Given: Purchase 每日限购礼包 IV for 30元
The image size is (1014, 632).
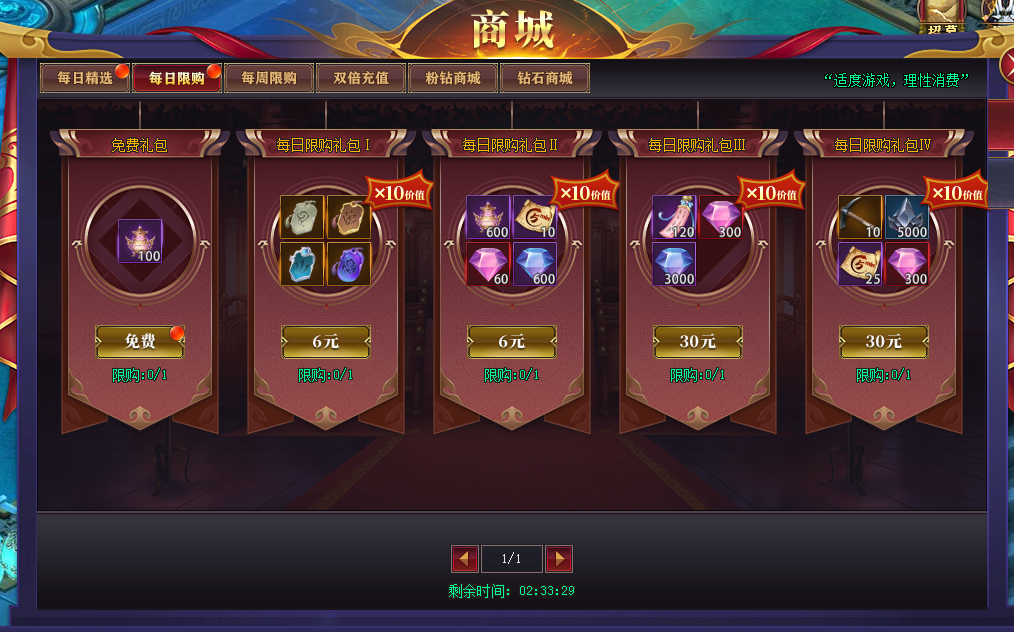Looking at the screenshot, I should [884, 342].
